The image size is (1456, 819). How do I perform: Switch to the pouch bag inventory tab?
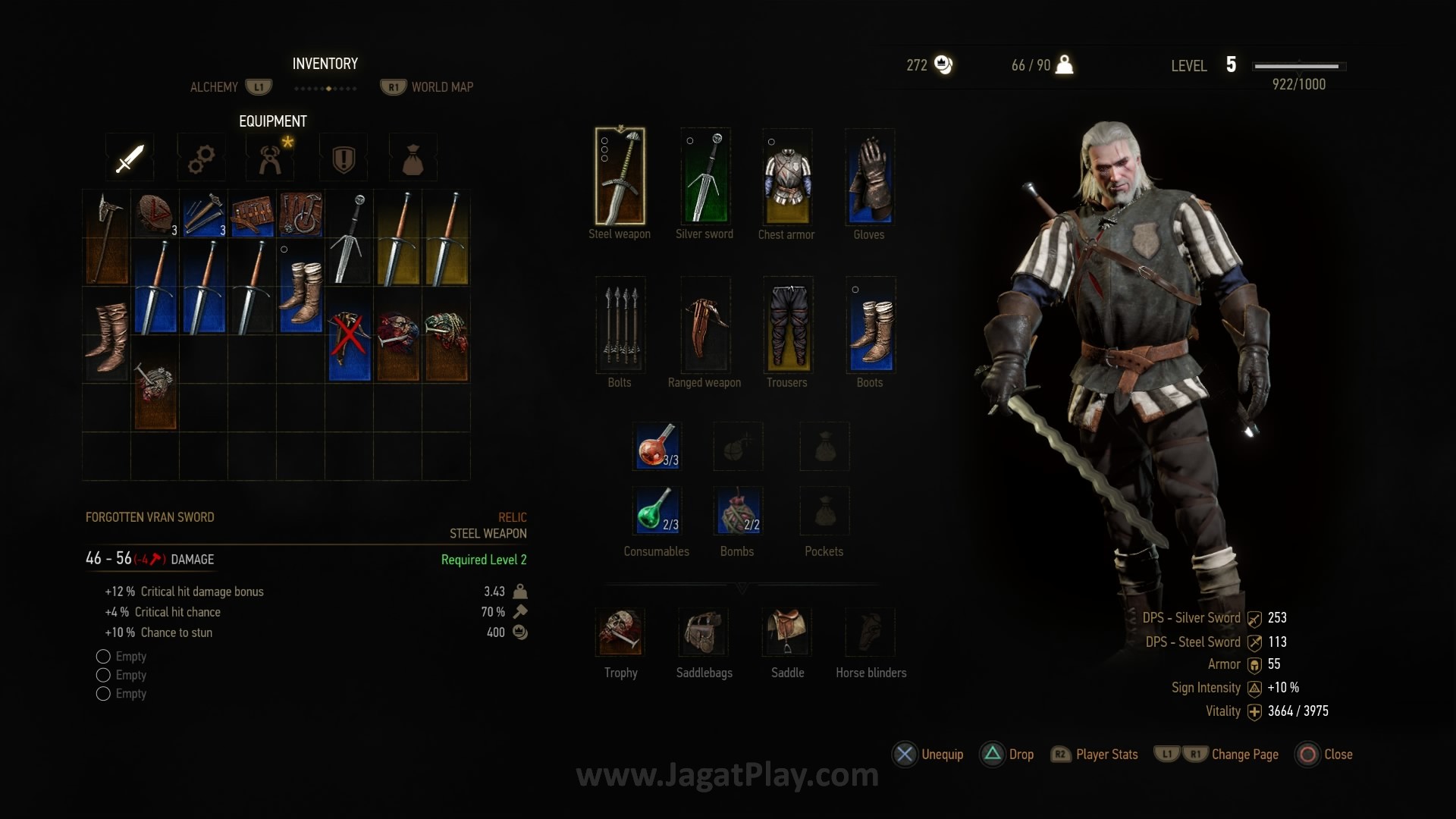(413, 158)
